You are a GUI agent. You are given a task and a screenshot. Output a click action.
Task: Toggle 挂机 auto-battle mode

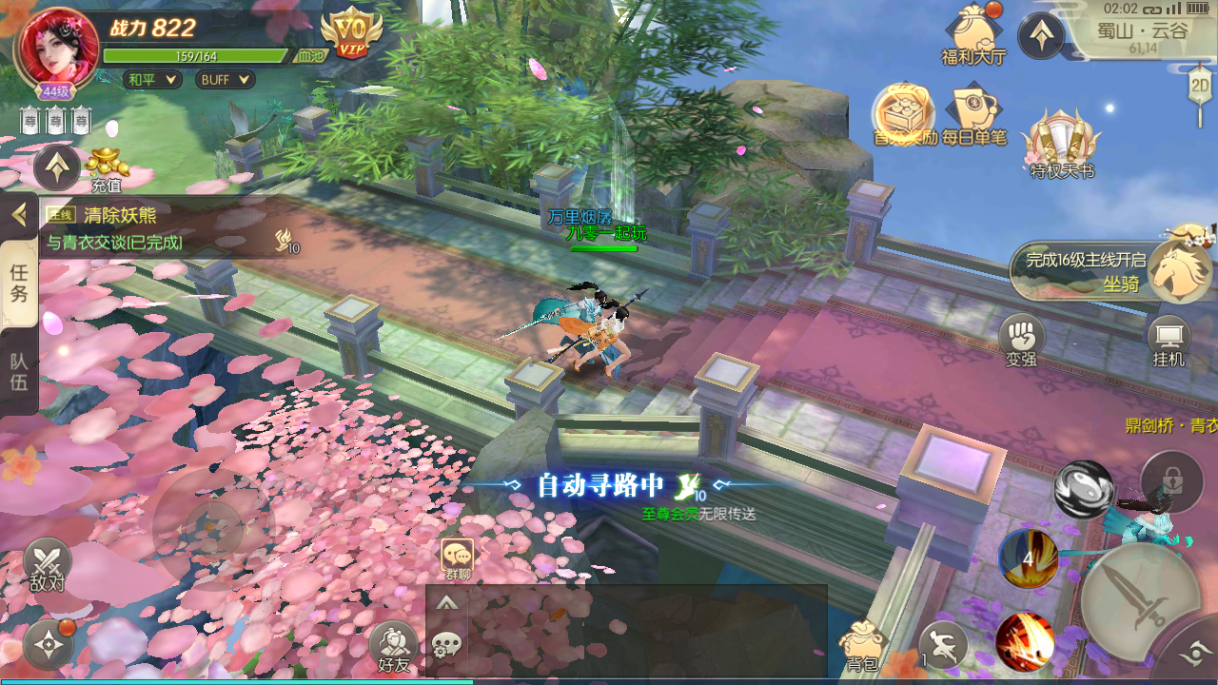point(1168,342)
